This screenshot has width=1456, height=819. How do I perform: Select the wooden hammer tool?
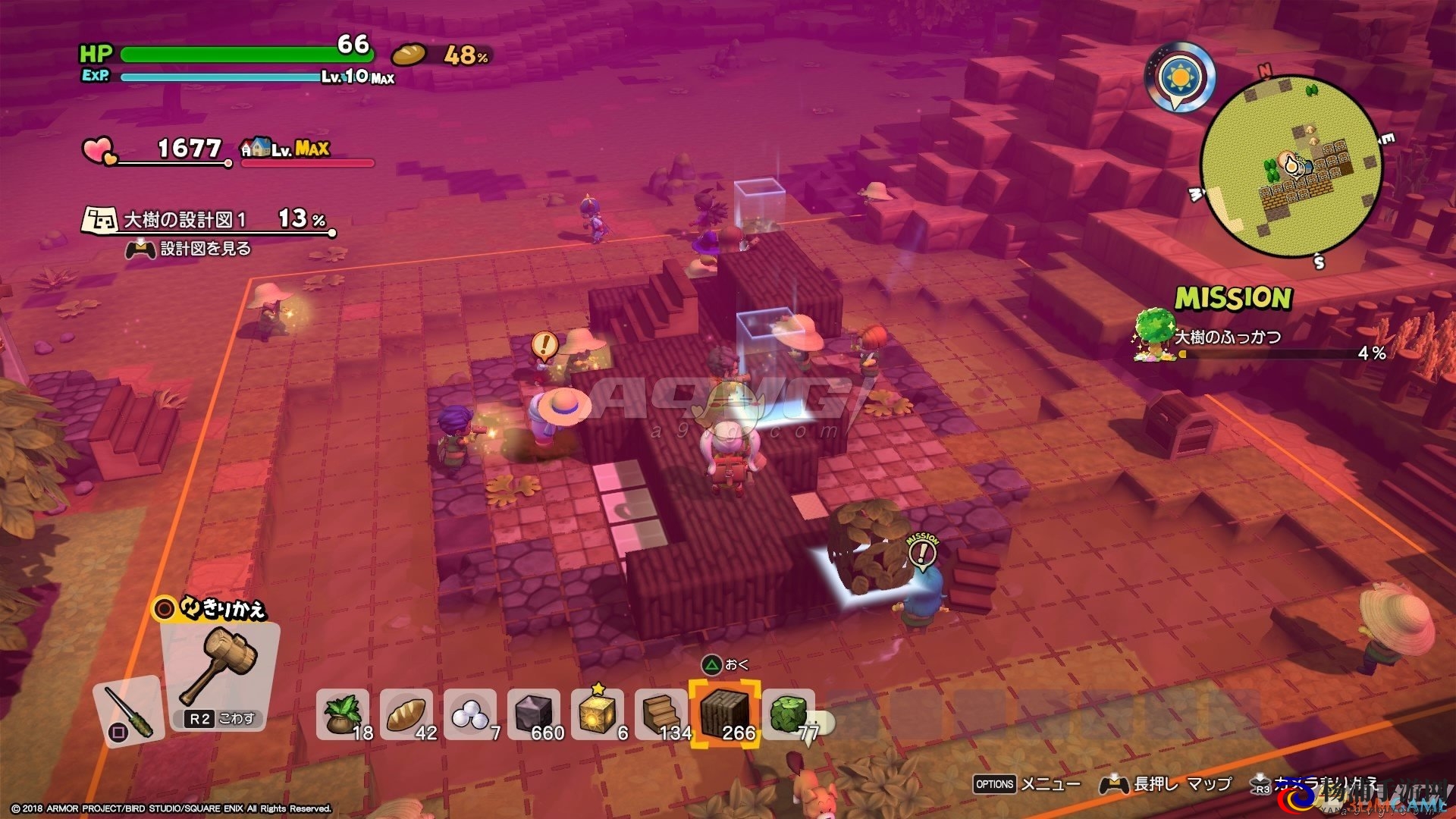coord(220,667)
